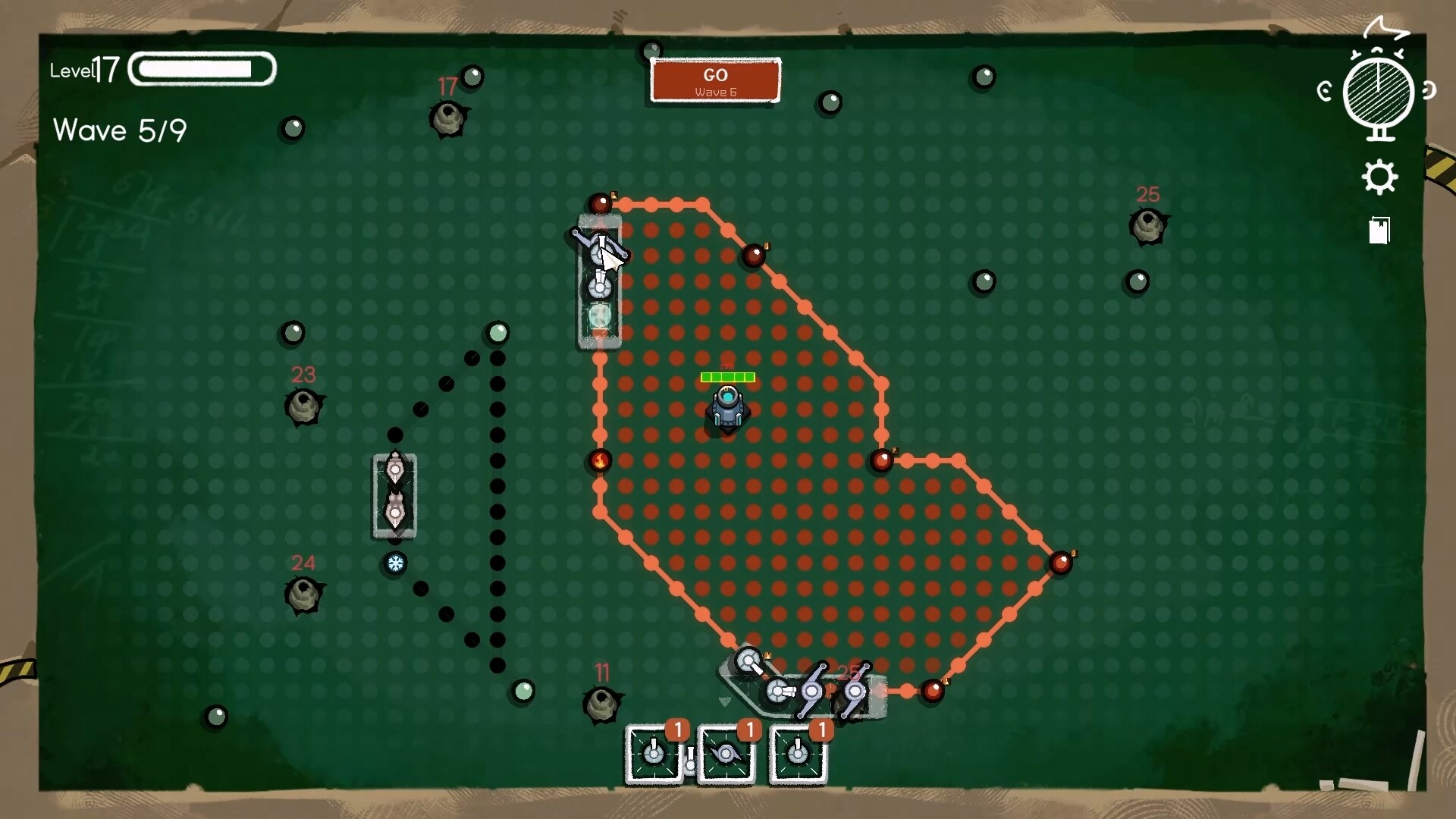Select the mine labeled 11
1456x819 pixels.
pyautogui.click(x=603, y=704)
